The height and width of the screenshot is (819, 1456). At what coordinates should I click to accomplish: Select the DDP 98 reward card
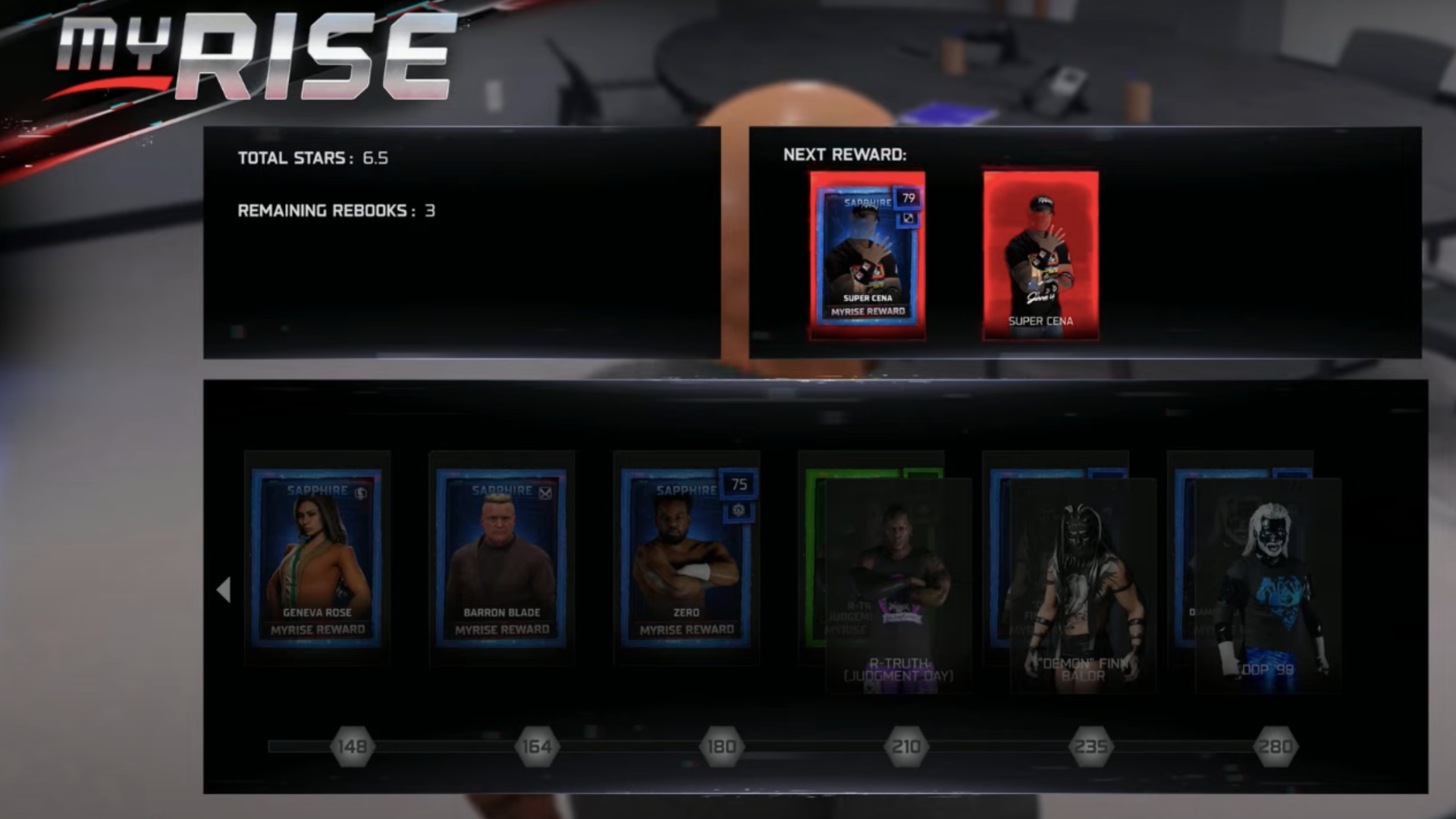1267,584
